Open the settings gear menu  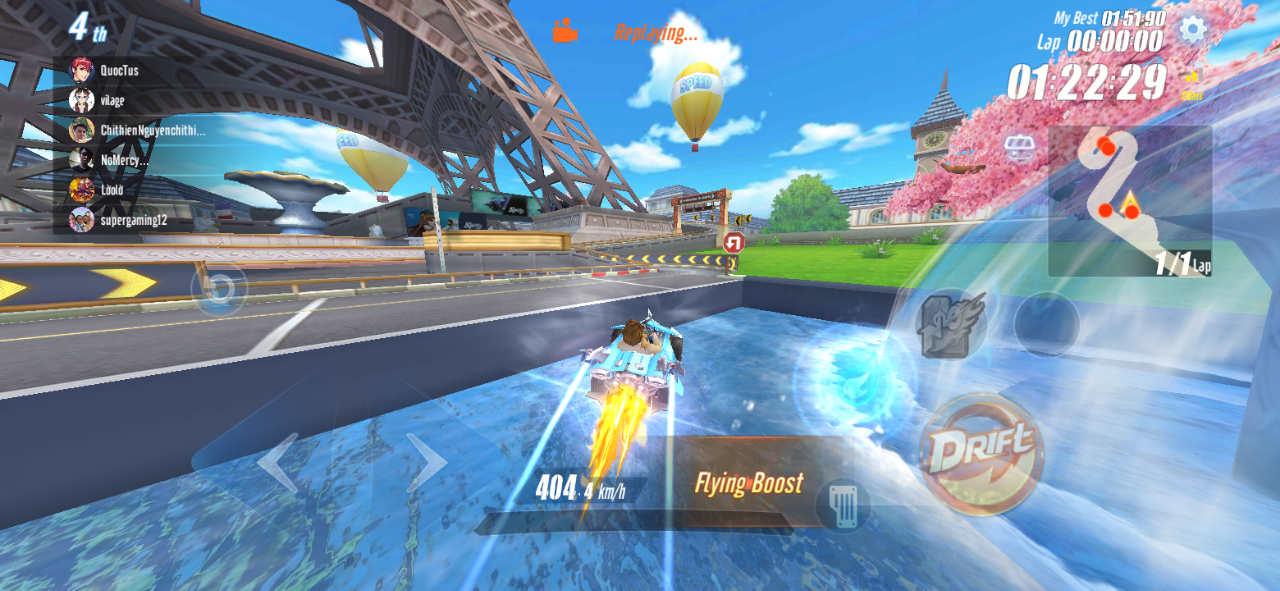click(1191, 28)
